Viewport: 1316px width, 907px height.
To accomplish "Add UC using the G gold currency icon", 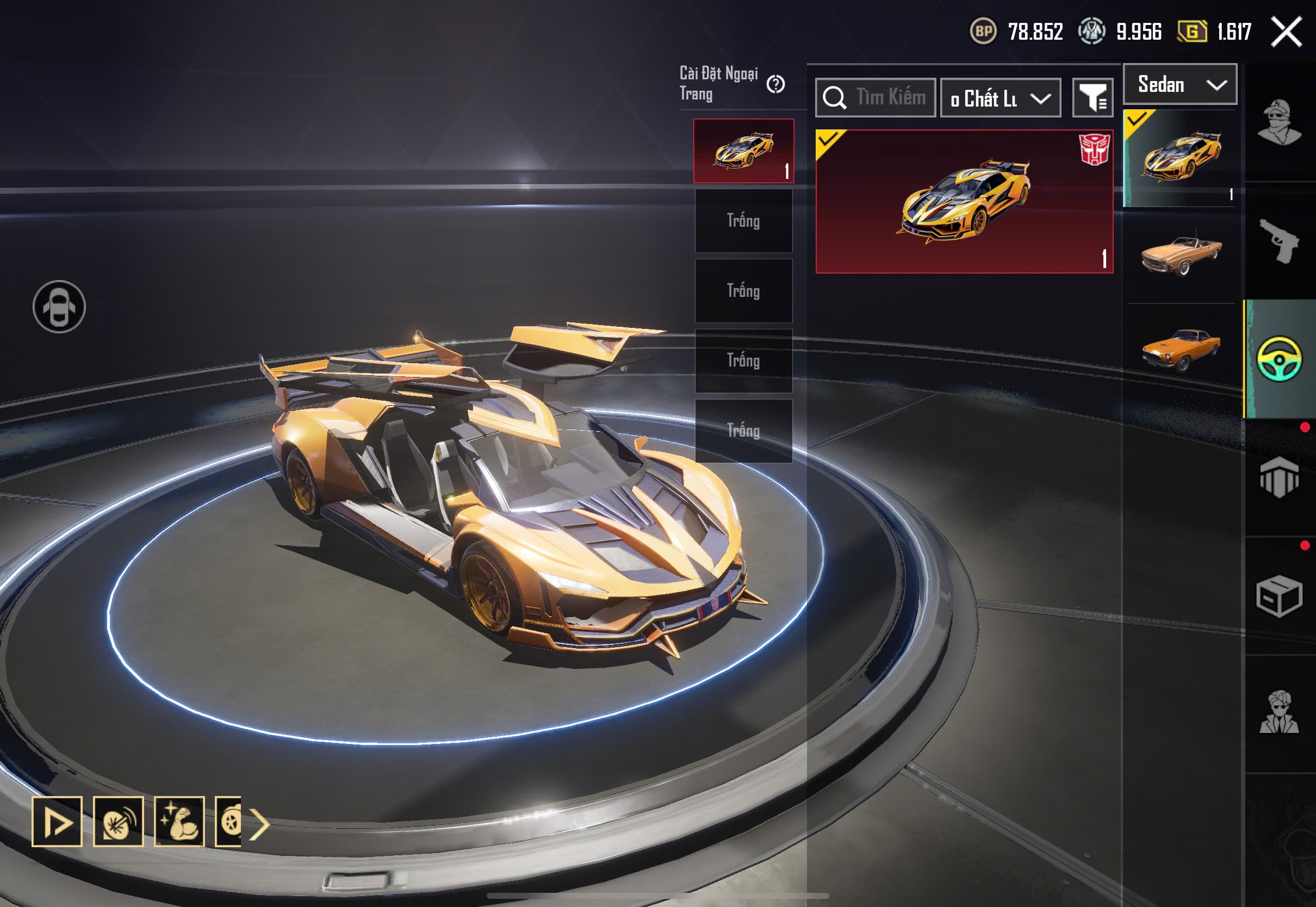I will click(x=1191, y=32).
